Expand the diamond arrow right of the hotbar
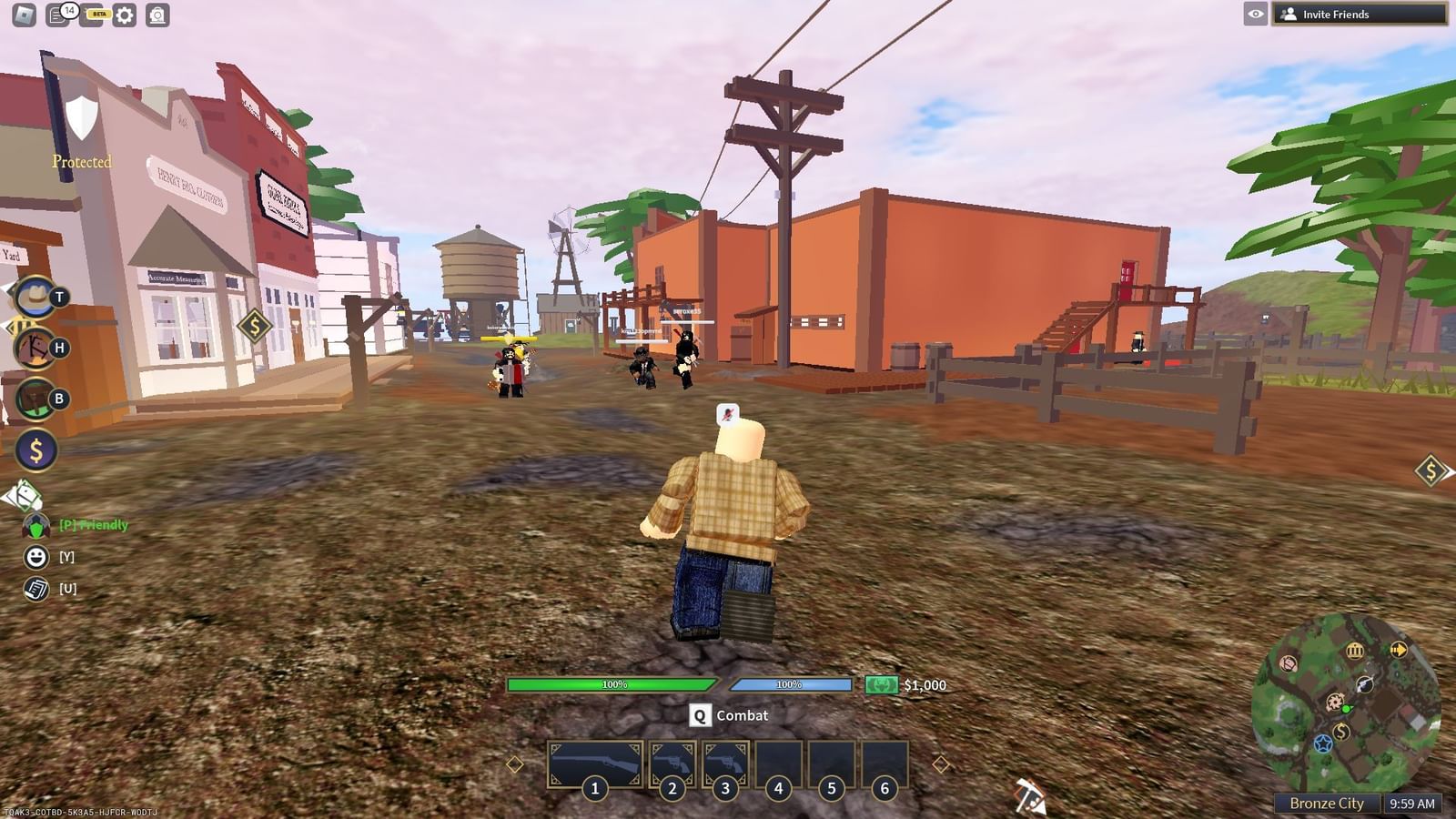The height and width of the screenshot is (819, 1456). click(941, 763)
